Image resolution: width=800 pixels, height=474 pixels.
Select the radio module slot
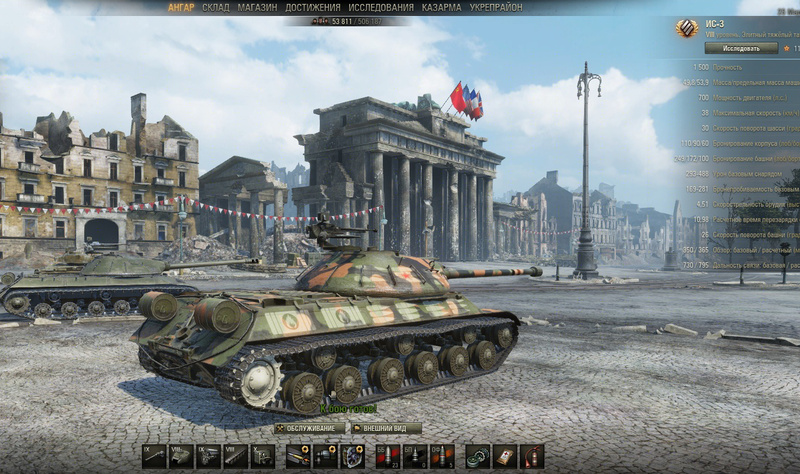[263, 456]
